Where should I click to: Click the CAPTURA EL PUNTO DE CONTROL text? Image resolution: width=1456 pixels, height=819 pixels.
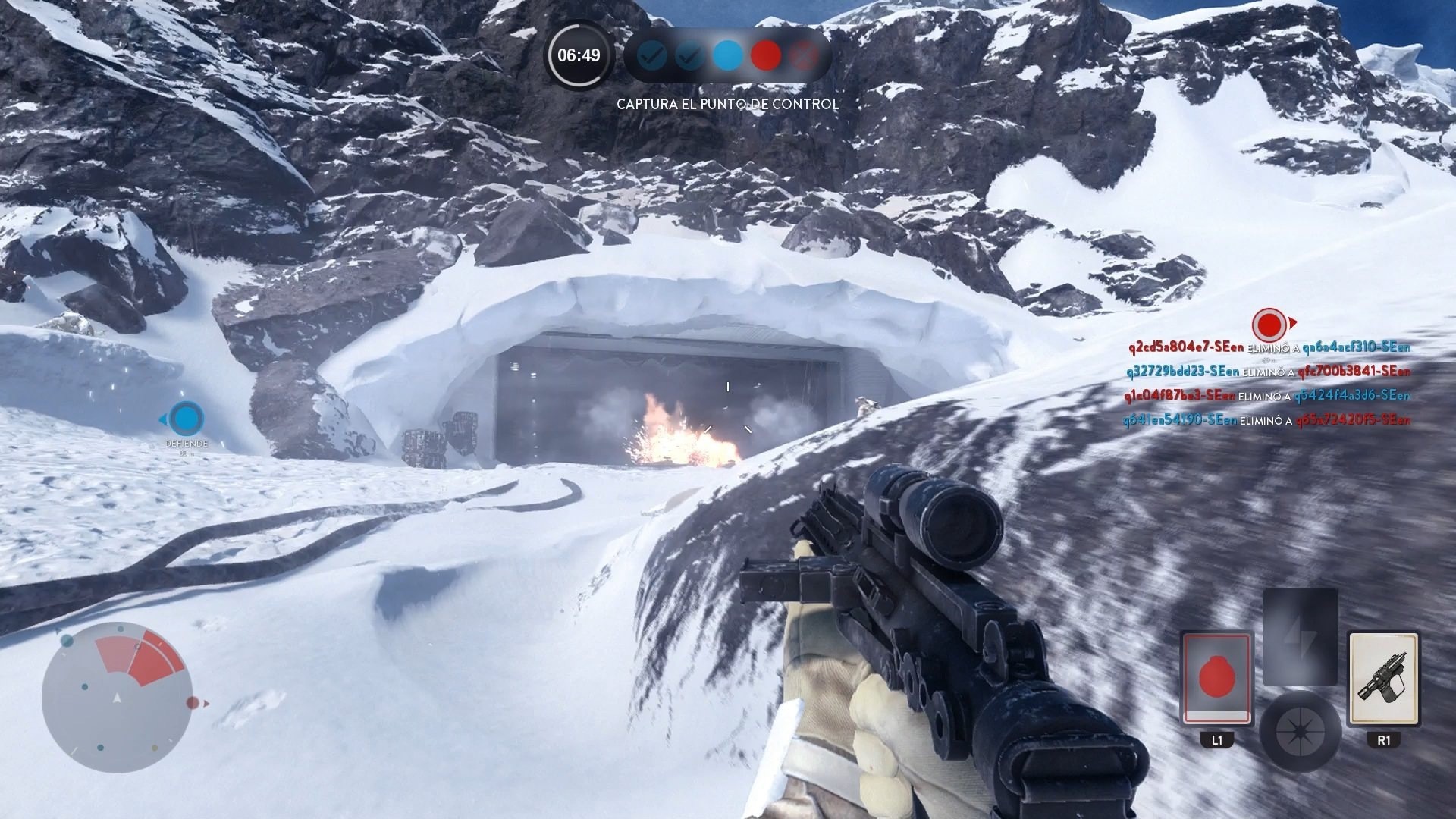(x=727, y=105)
